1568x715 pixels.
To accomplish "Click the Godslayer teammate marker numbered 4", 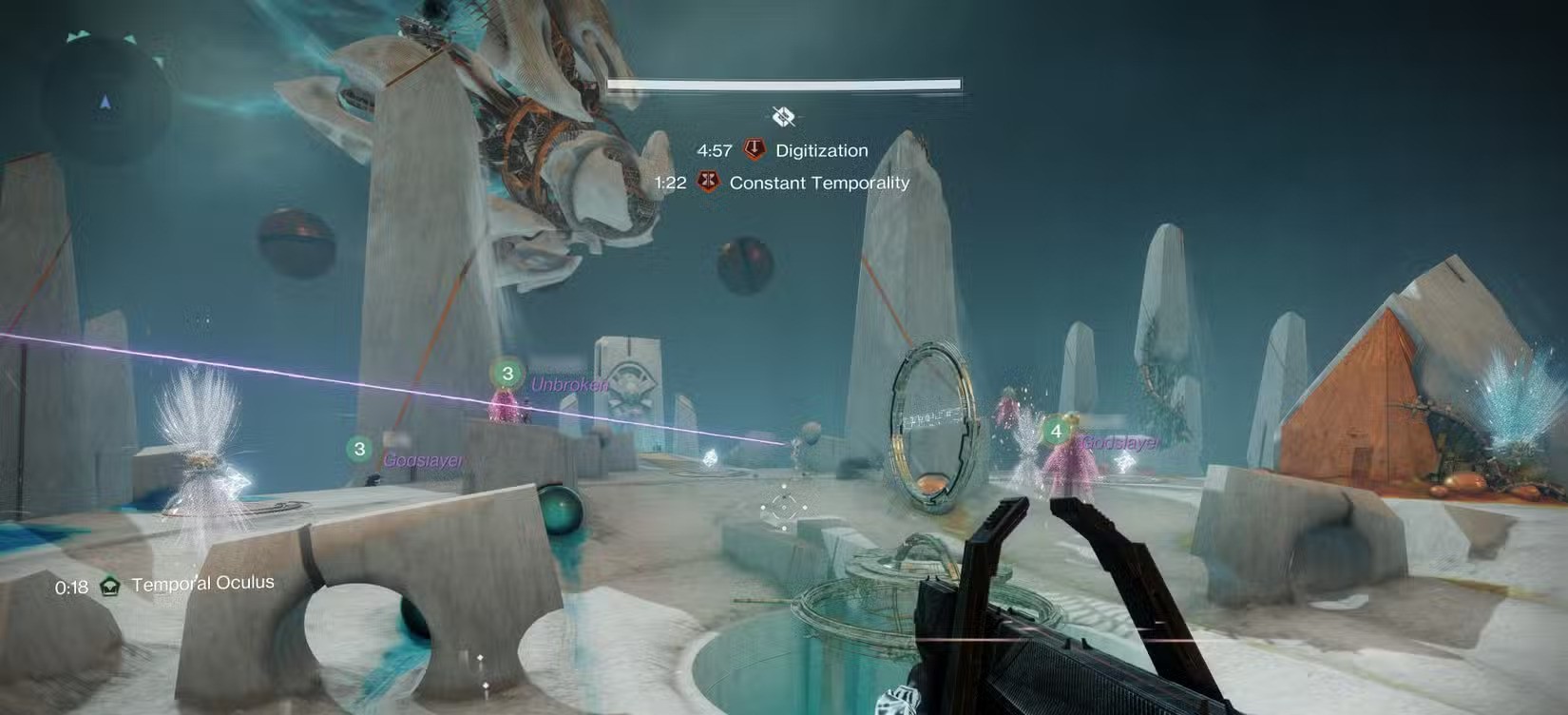I will click(1056, 432).
